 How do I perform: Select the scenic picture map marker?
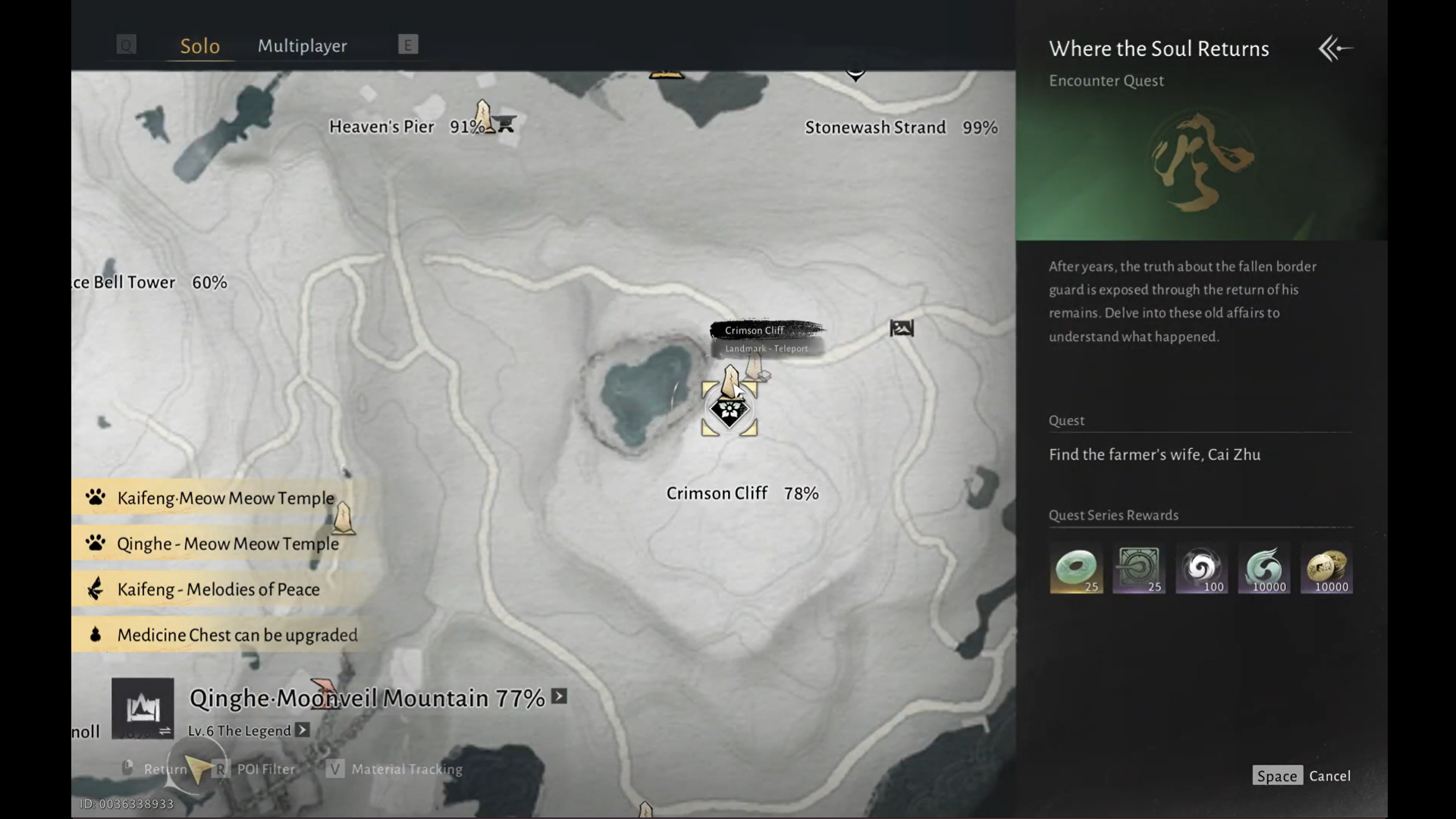pyautogui.click(x=902, y=328)
